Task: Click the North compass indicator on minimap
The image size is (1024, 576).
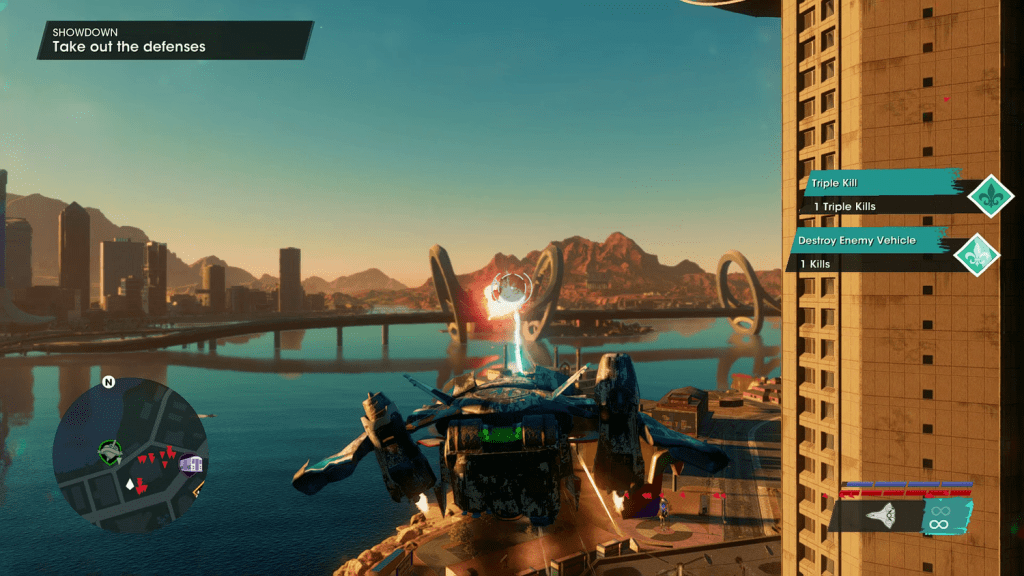Action: 108,382
